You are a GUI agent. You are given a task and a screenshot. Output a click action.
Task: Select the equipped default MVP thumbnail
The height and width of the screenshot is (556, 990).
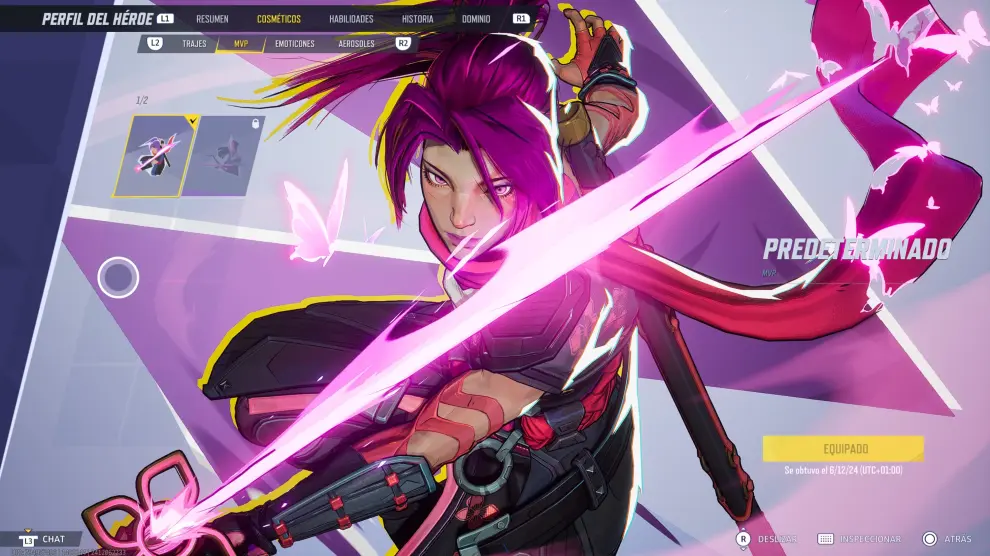pyautogui.click(x=155, y=155)
